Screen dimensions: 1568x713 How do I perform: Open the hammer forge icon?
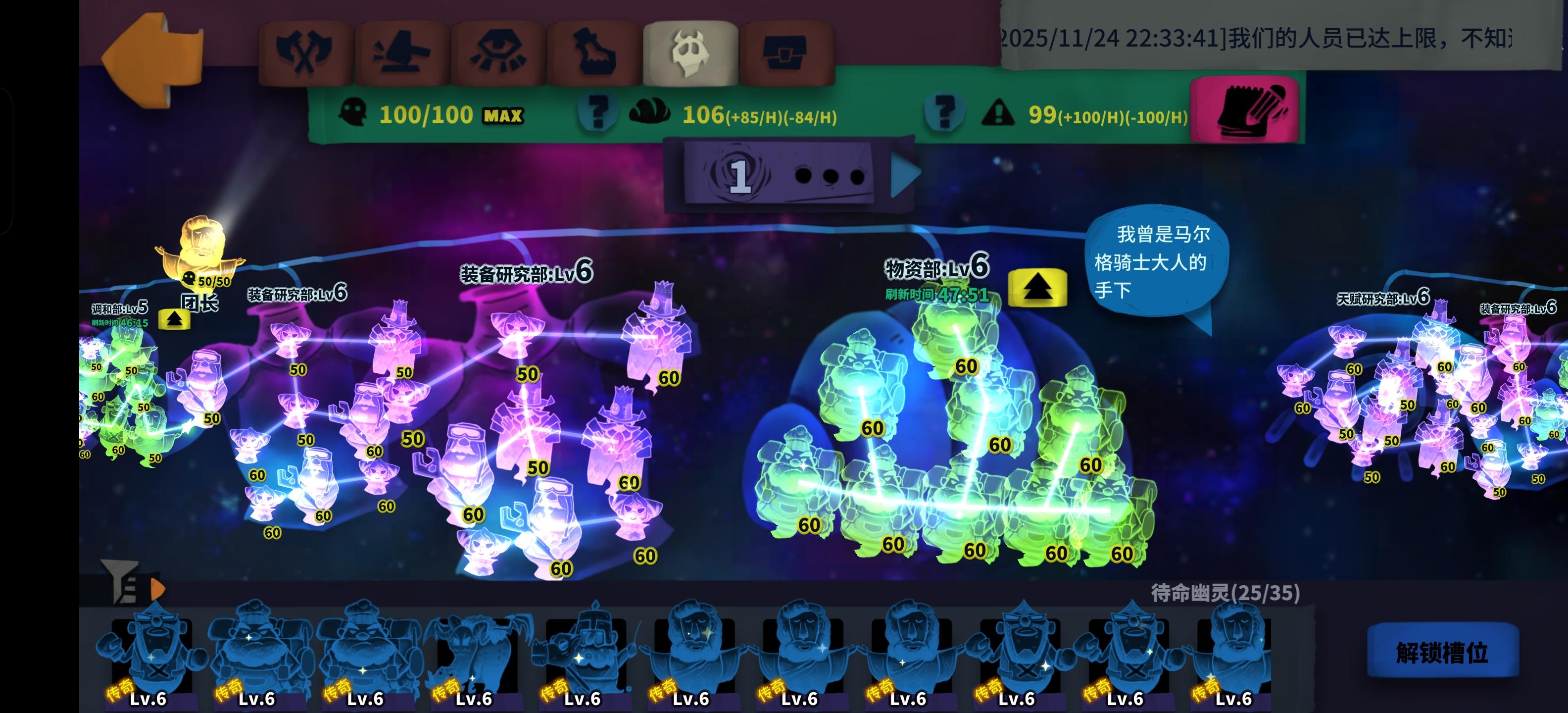coord(403,50)
